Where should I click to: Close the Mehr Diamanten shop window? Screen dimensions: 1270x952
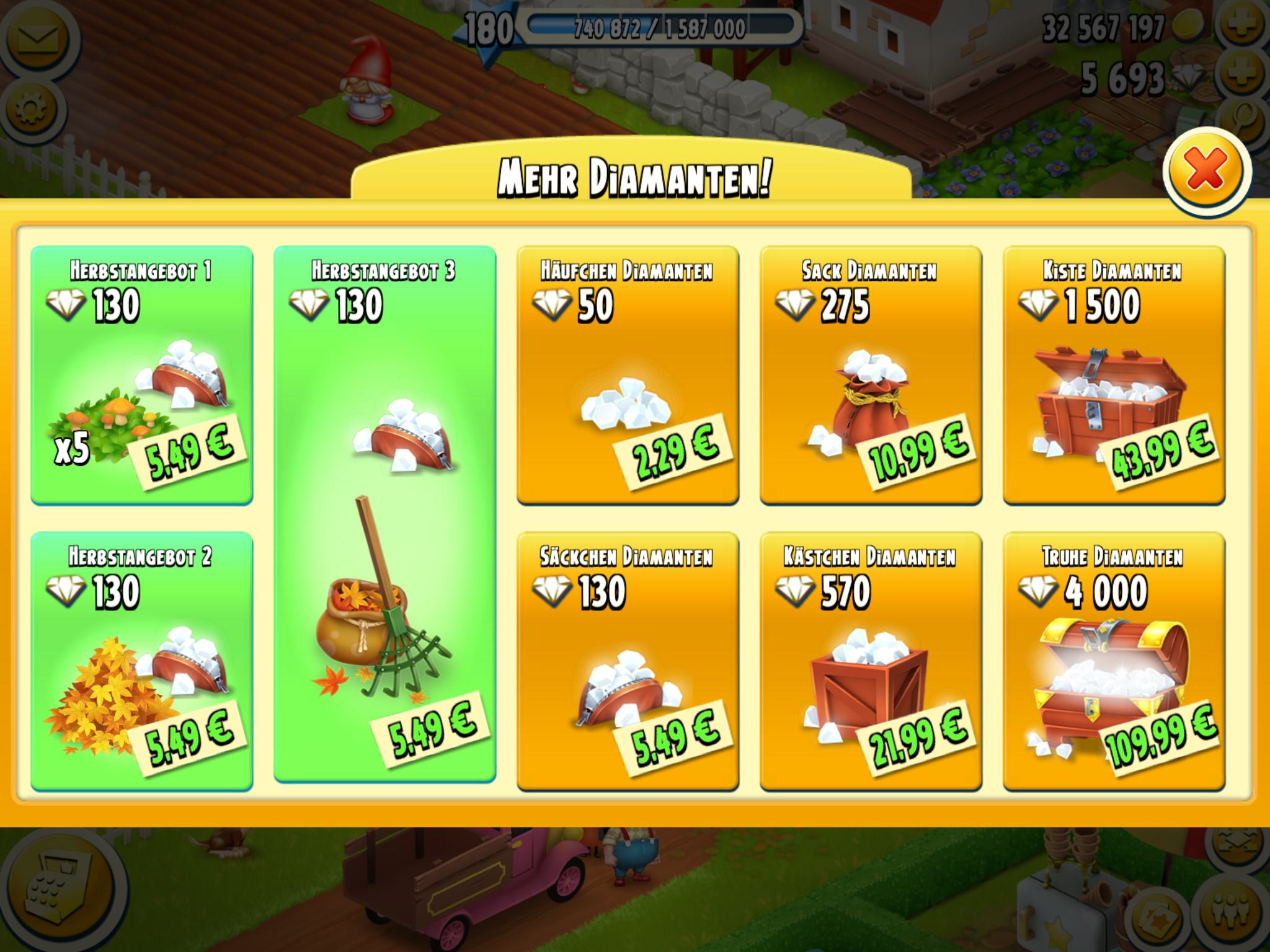tap(1206, 170)
